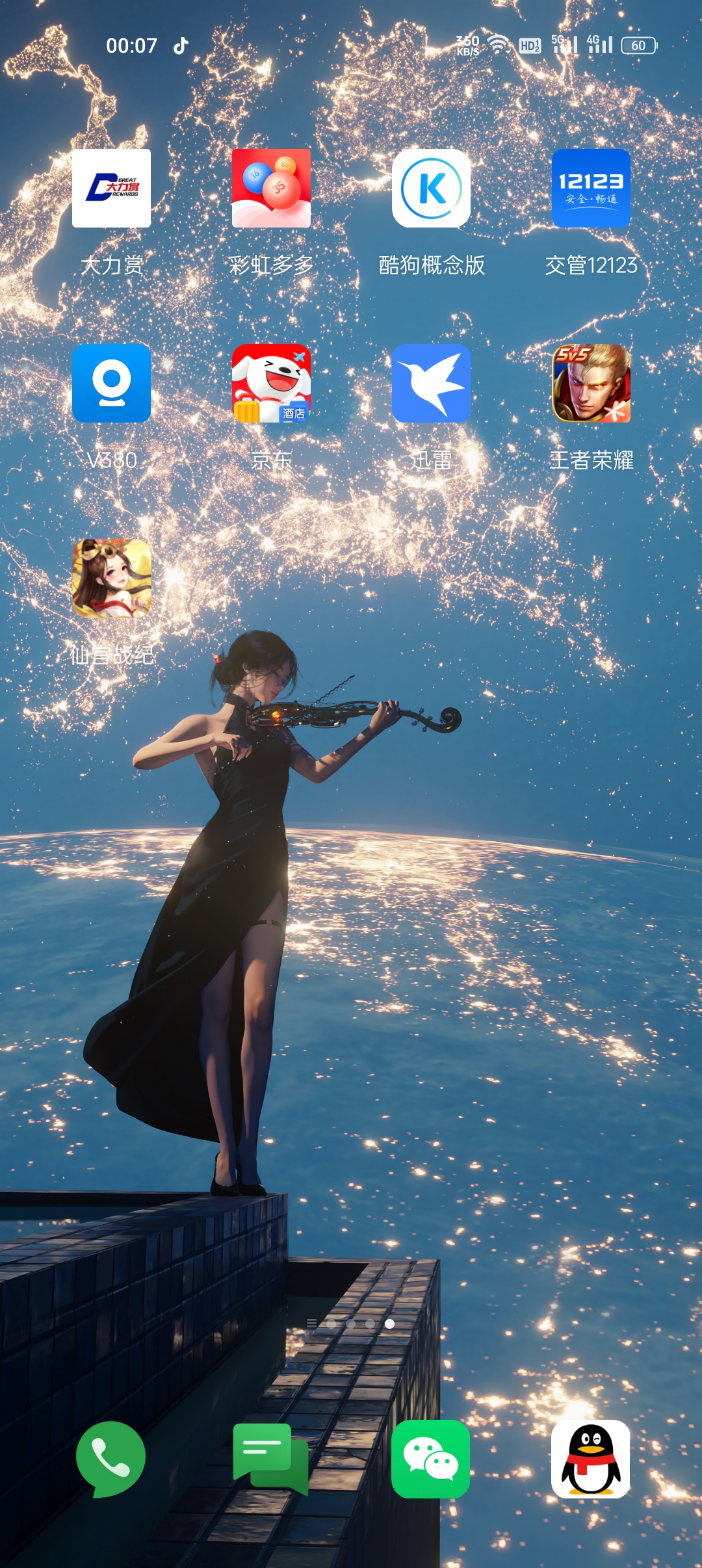Screen dimensions: 702x1568
Task: Tap the 交管12123 app icon
Action: [x=591, y=189]
